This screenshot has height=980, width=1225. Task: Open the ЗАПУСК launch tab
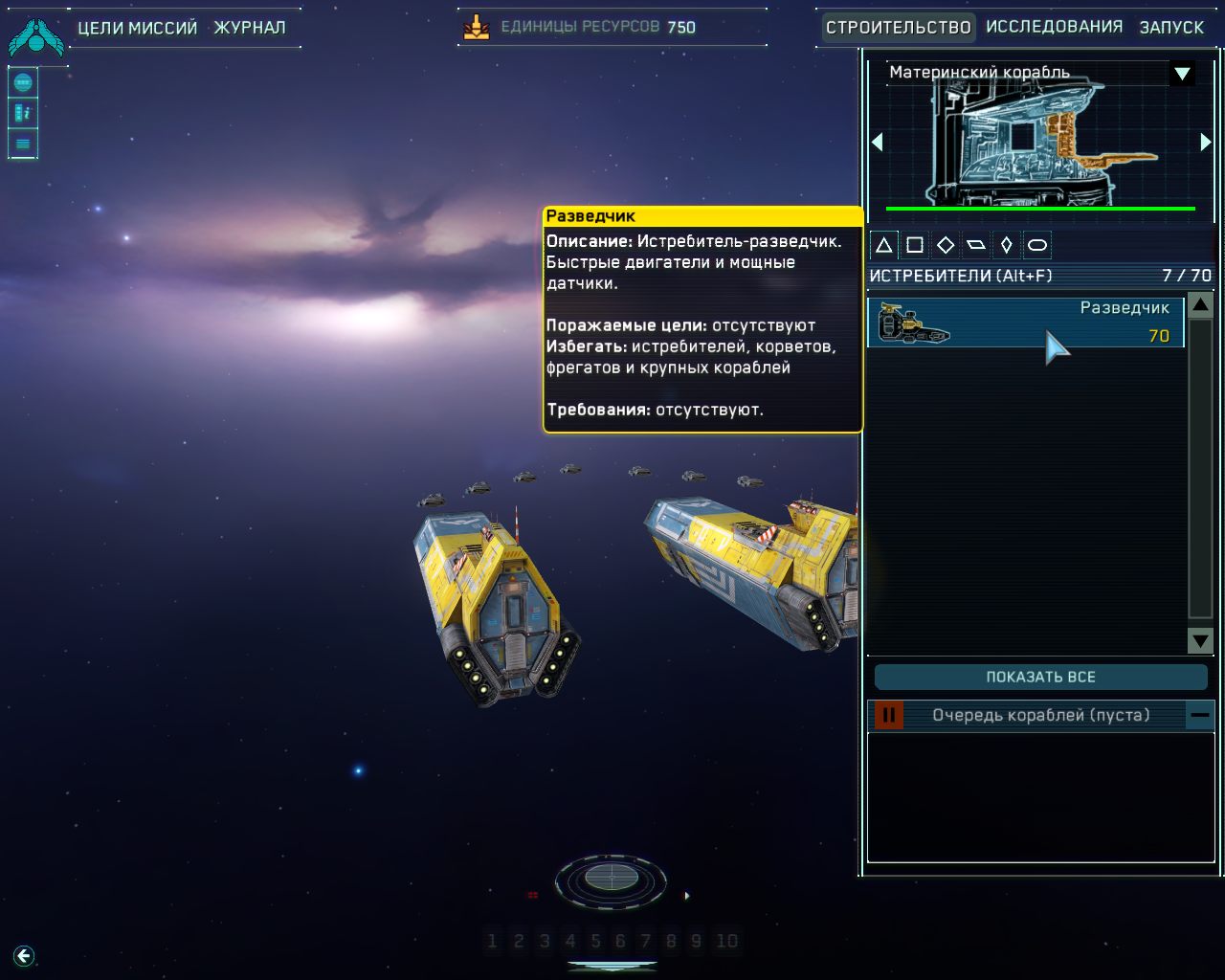1170,27
